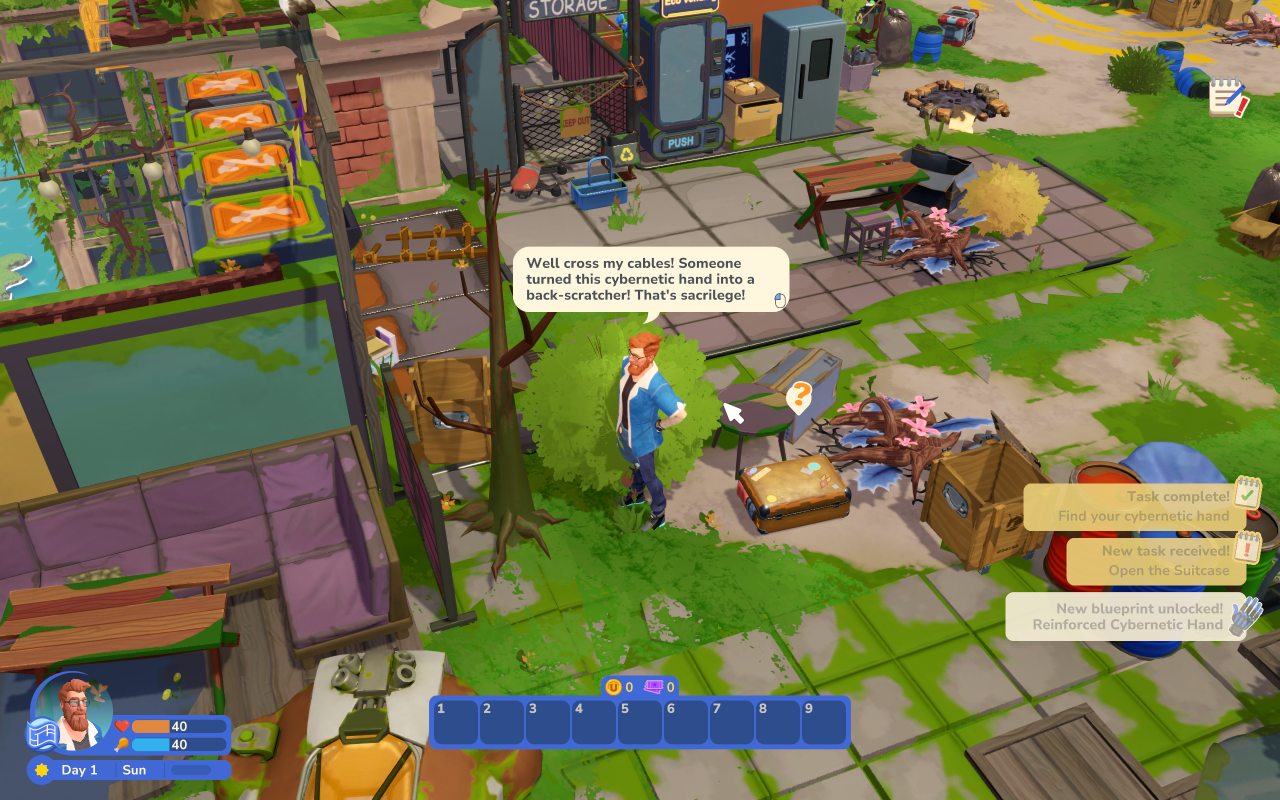Open the map icon beside the portrait

(40, 733)
